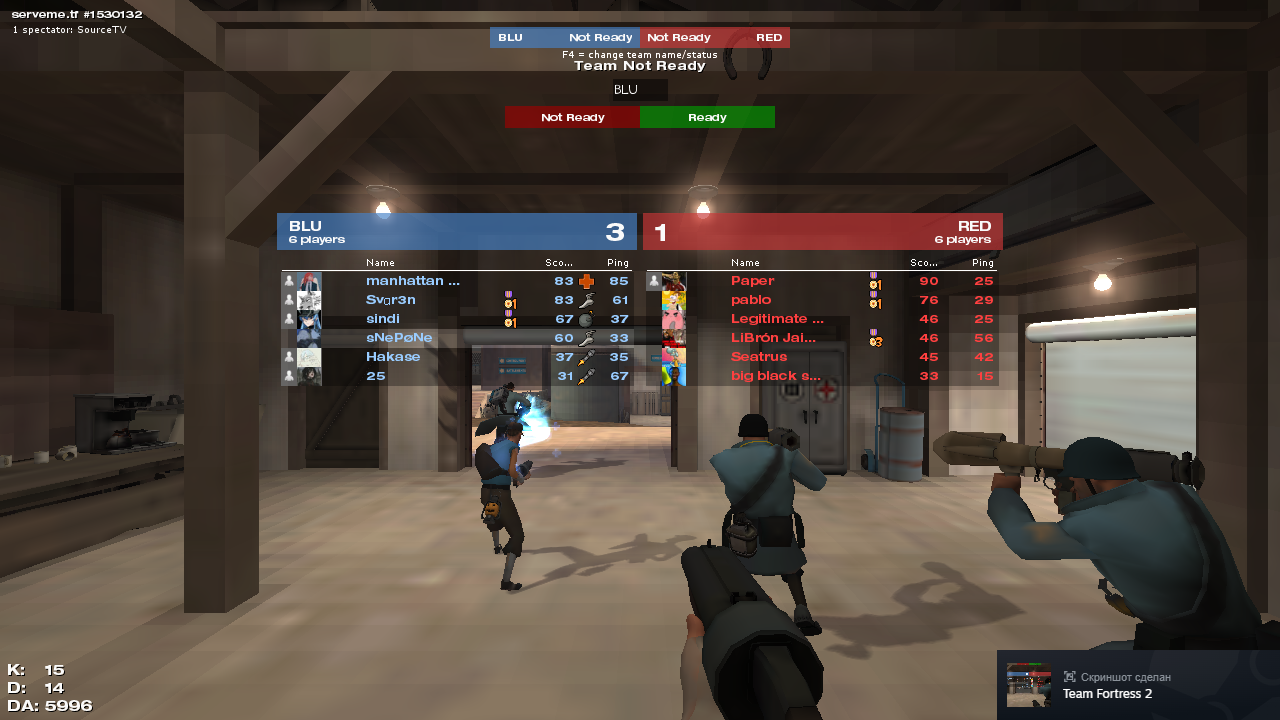Screen dimensions: 1280x720
Task: Select the red Not Ready button
Action: (x=572, y=117)
